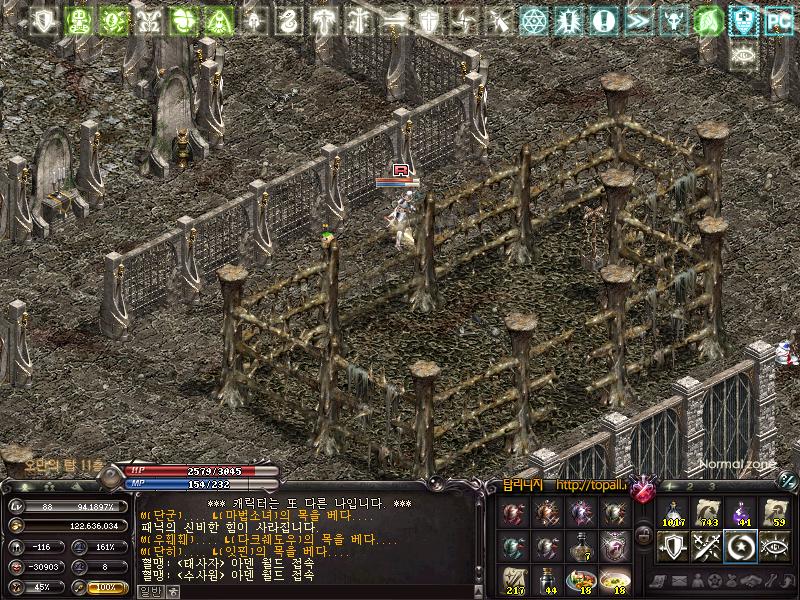The height and width of the screenshot is (600, 800).
Task: Activate the eye skill in the hotbar
Action: [774, 546]
